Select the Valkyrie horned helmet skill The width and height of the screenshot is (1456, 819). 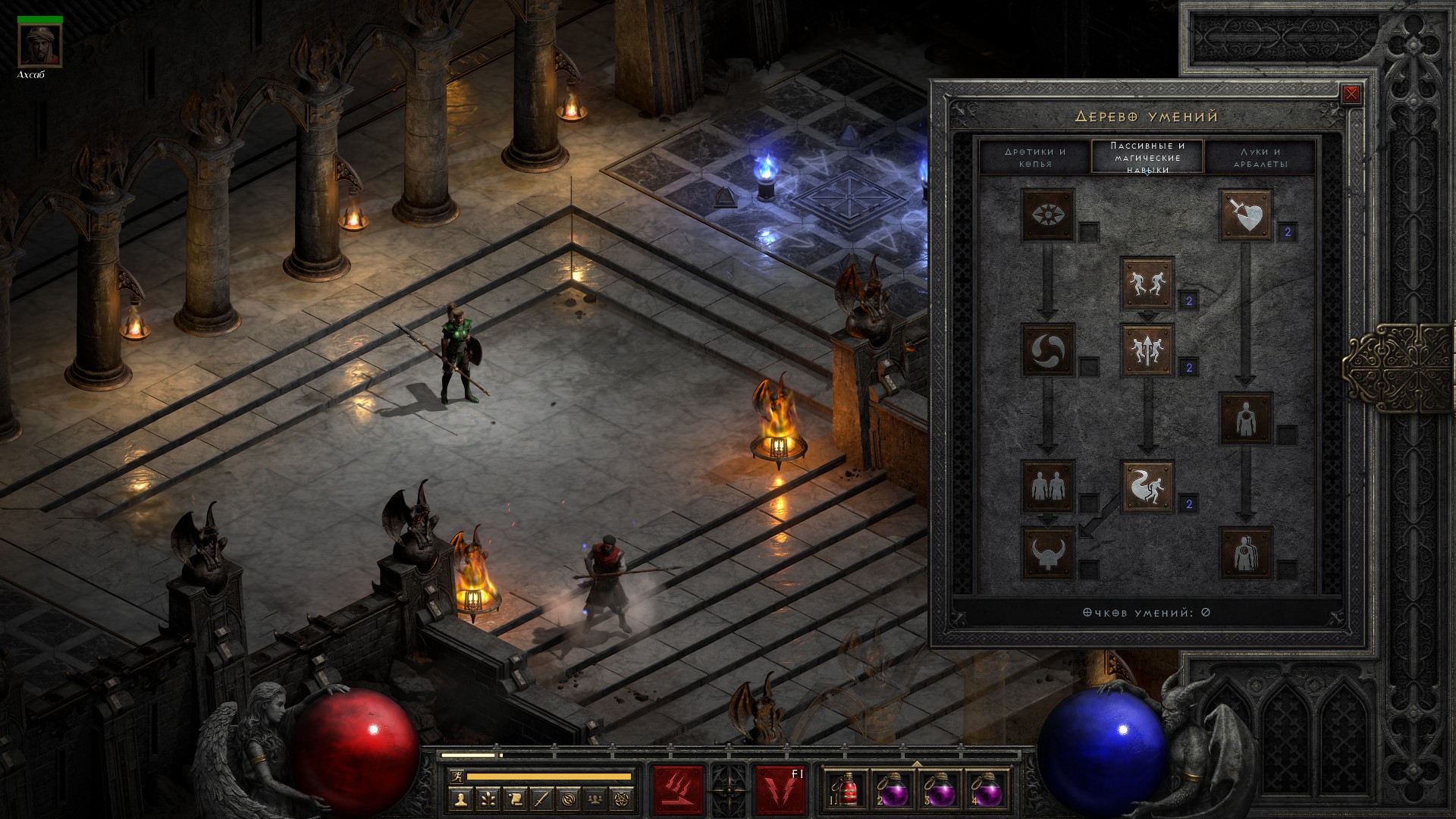[1047, 553]
